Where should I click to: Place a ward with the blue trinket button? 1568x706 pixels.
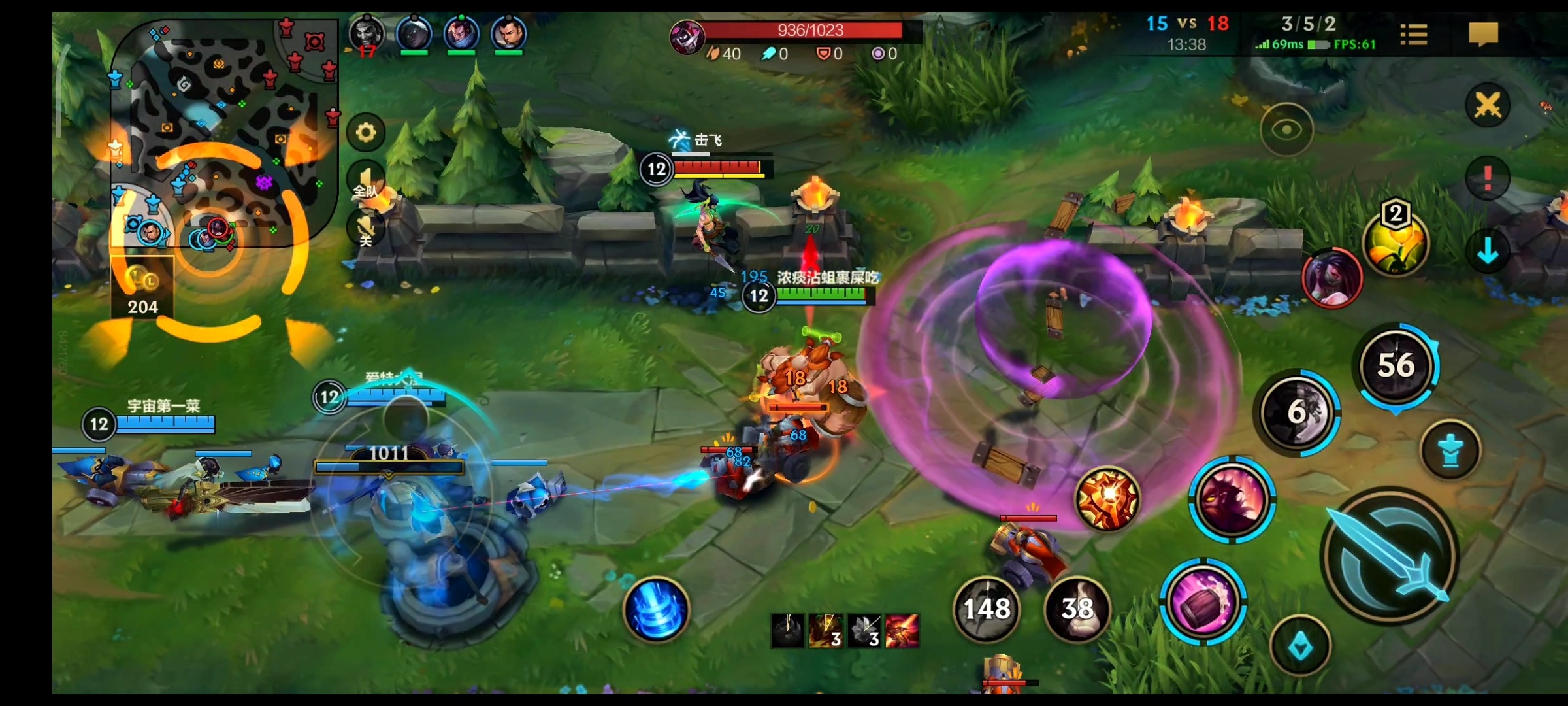coord(1450,450)
